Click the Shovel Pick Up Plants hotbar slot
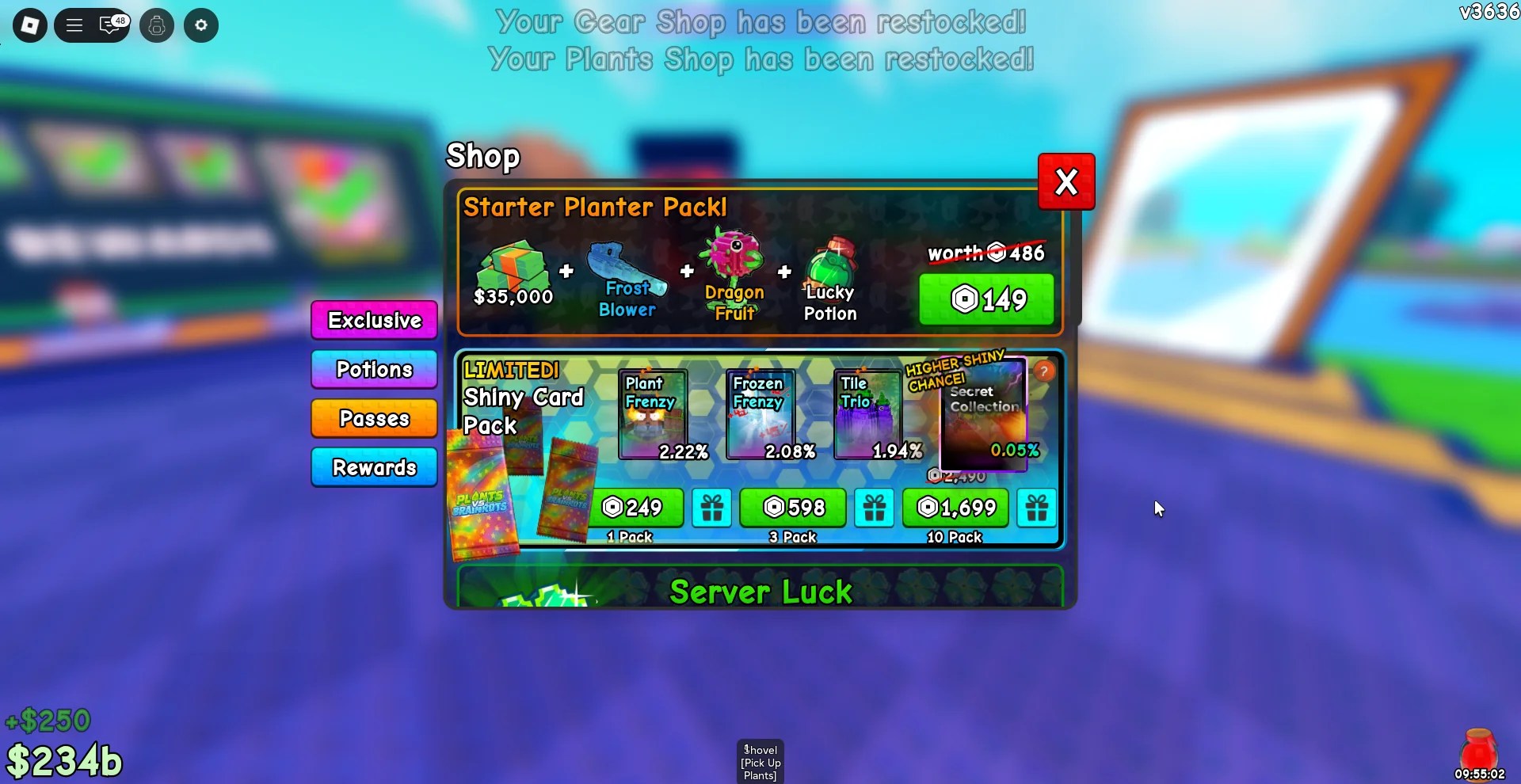 [x=759, y=760]
